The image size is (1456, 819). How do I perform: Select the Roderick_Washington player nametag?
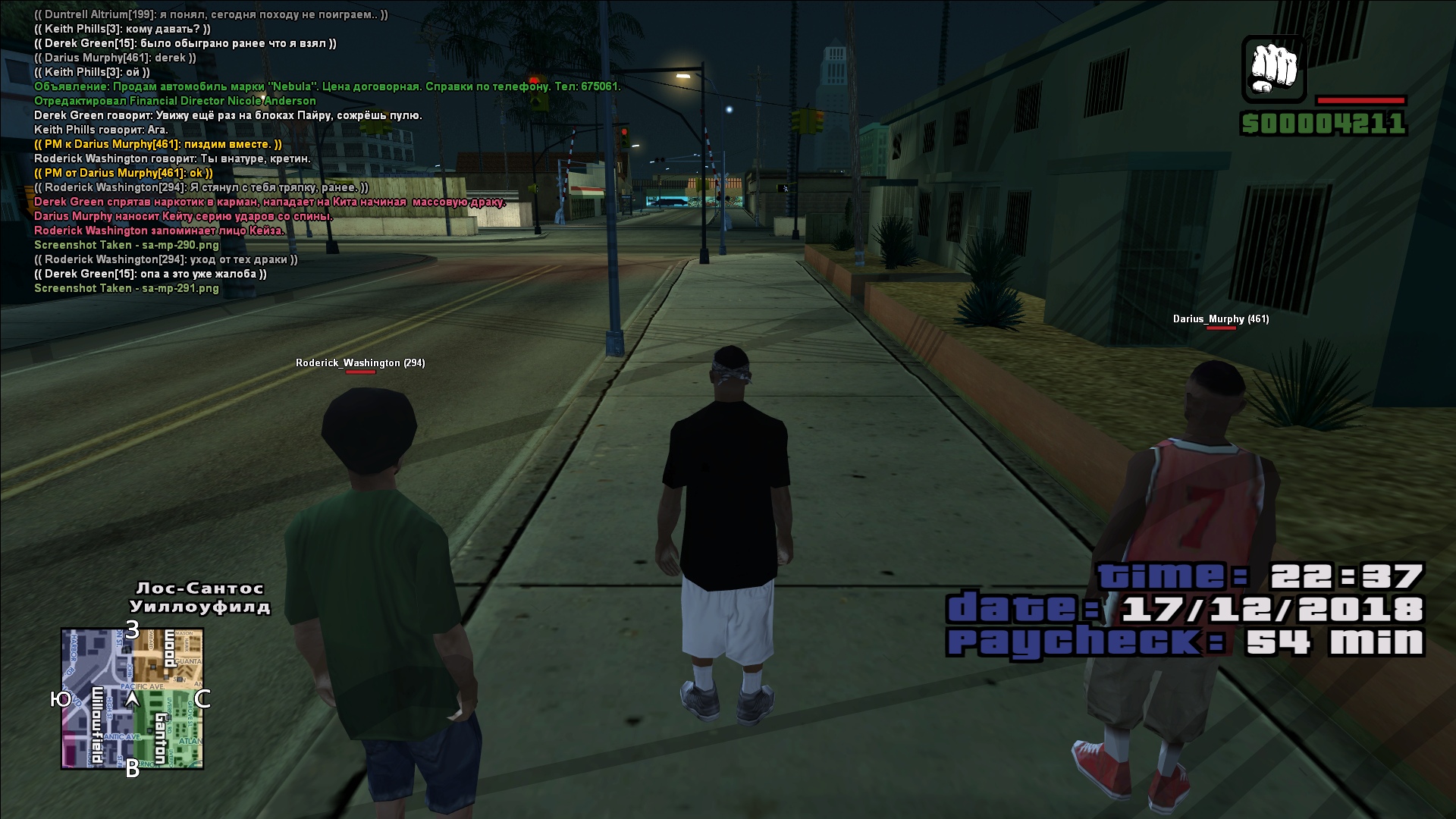(x=360, y=363)
